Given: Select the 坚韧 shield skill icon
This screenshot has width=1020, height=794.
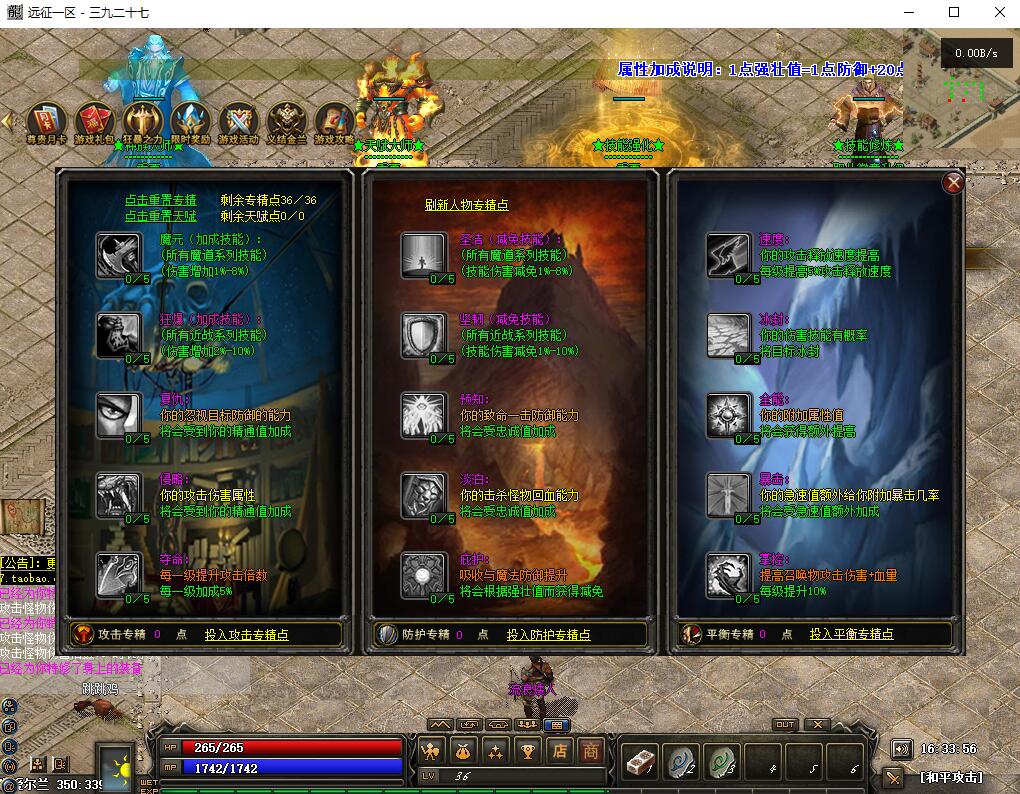Looking at the screenshot, I should (x=424, y=335).
